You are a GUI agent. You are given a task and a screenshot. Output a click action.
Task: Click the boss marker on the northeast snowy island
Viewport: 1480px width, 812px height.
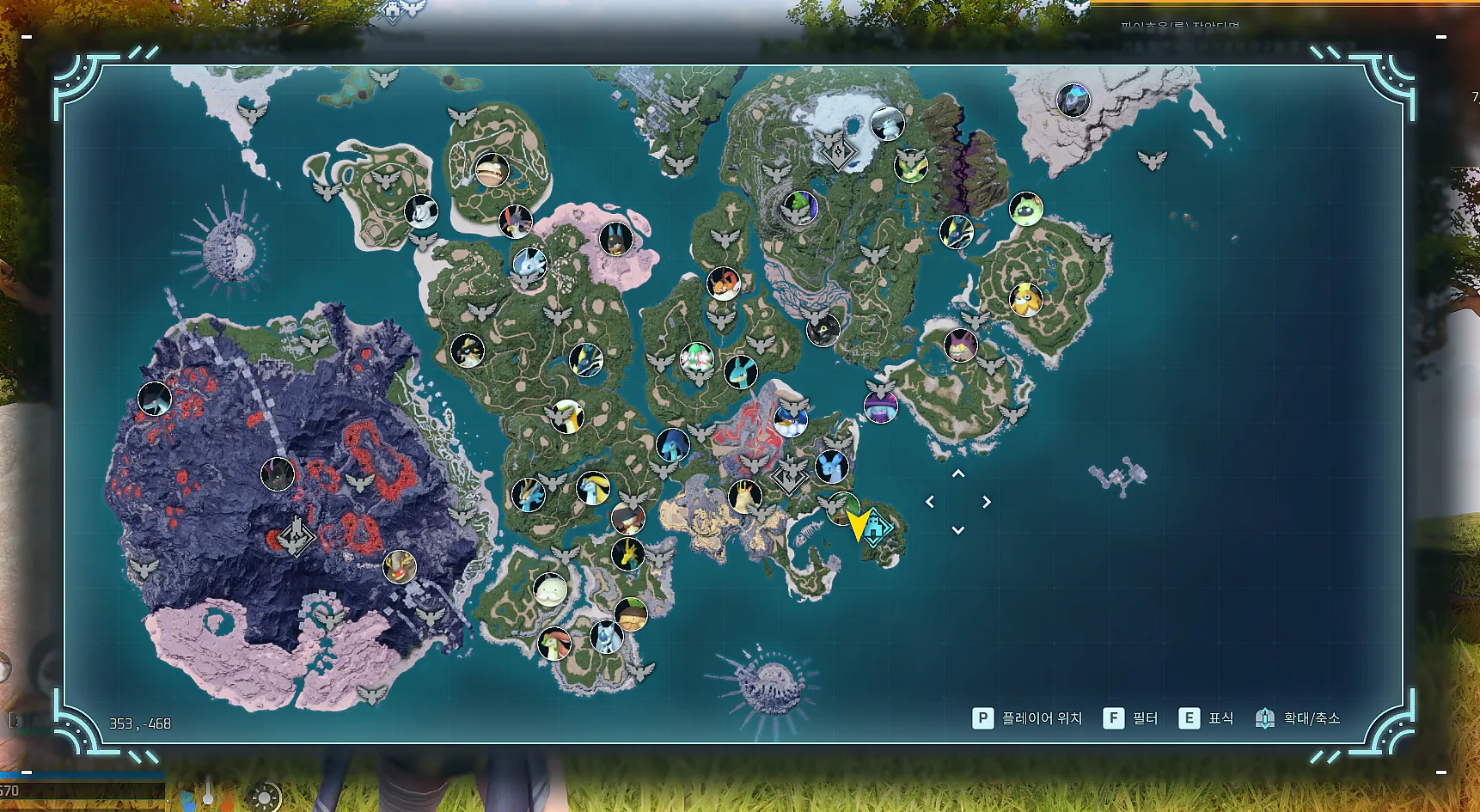point(1073,101)
